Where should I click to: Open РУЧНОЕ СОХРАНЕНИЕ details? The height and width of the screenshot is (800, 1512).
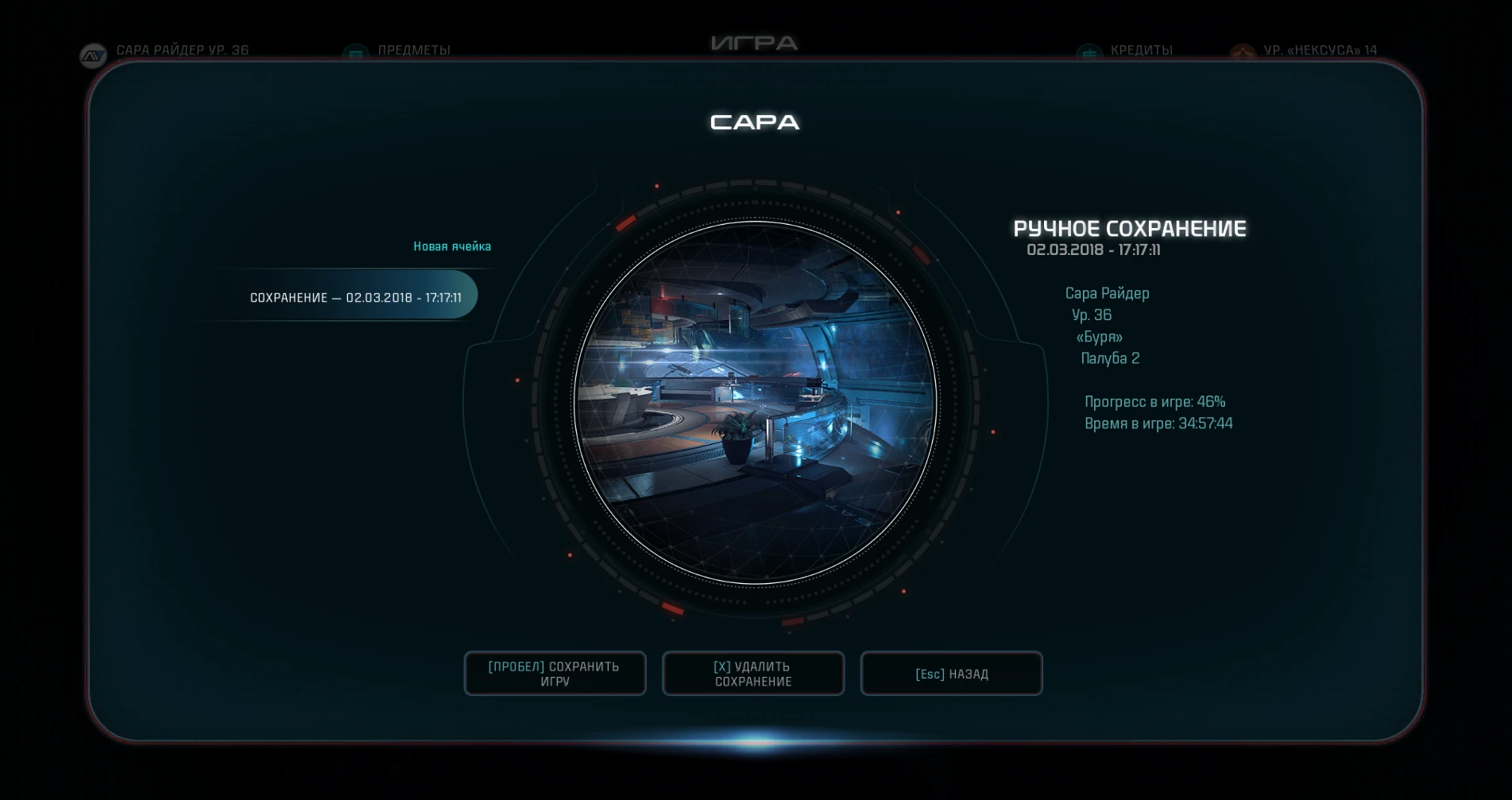tap(1131, 230)
